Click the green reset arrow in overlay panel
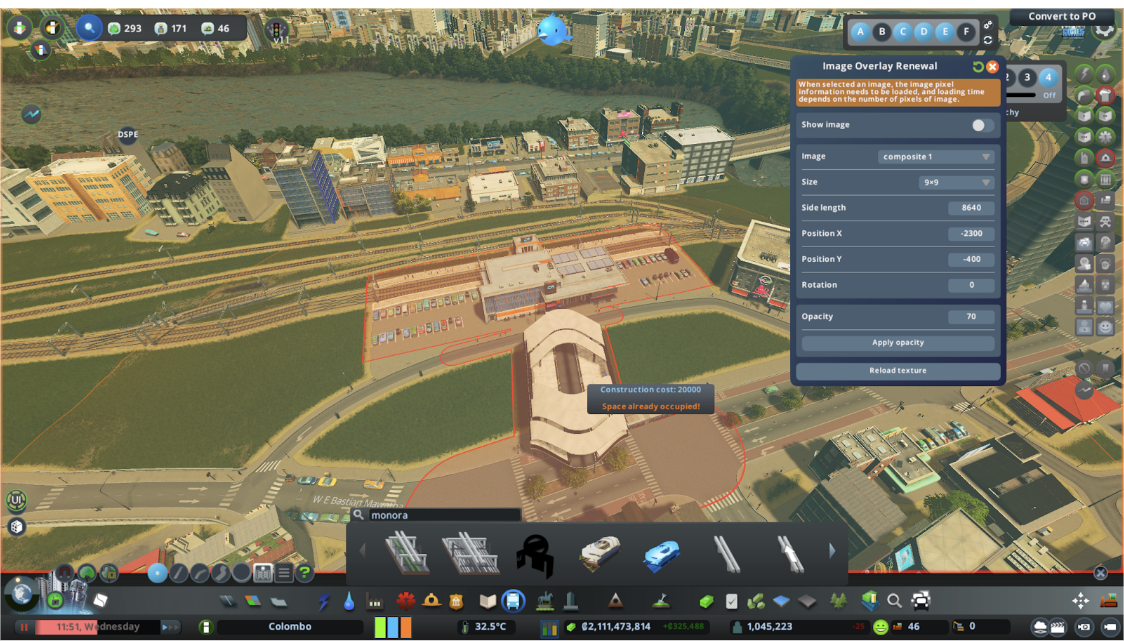Screen dimensions: 1124x644 tap(978, 67)
